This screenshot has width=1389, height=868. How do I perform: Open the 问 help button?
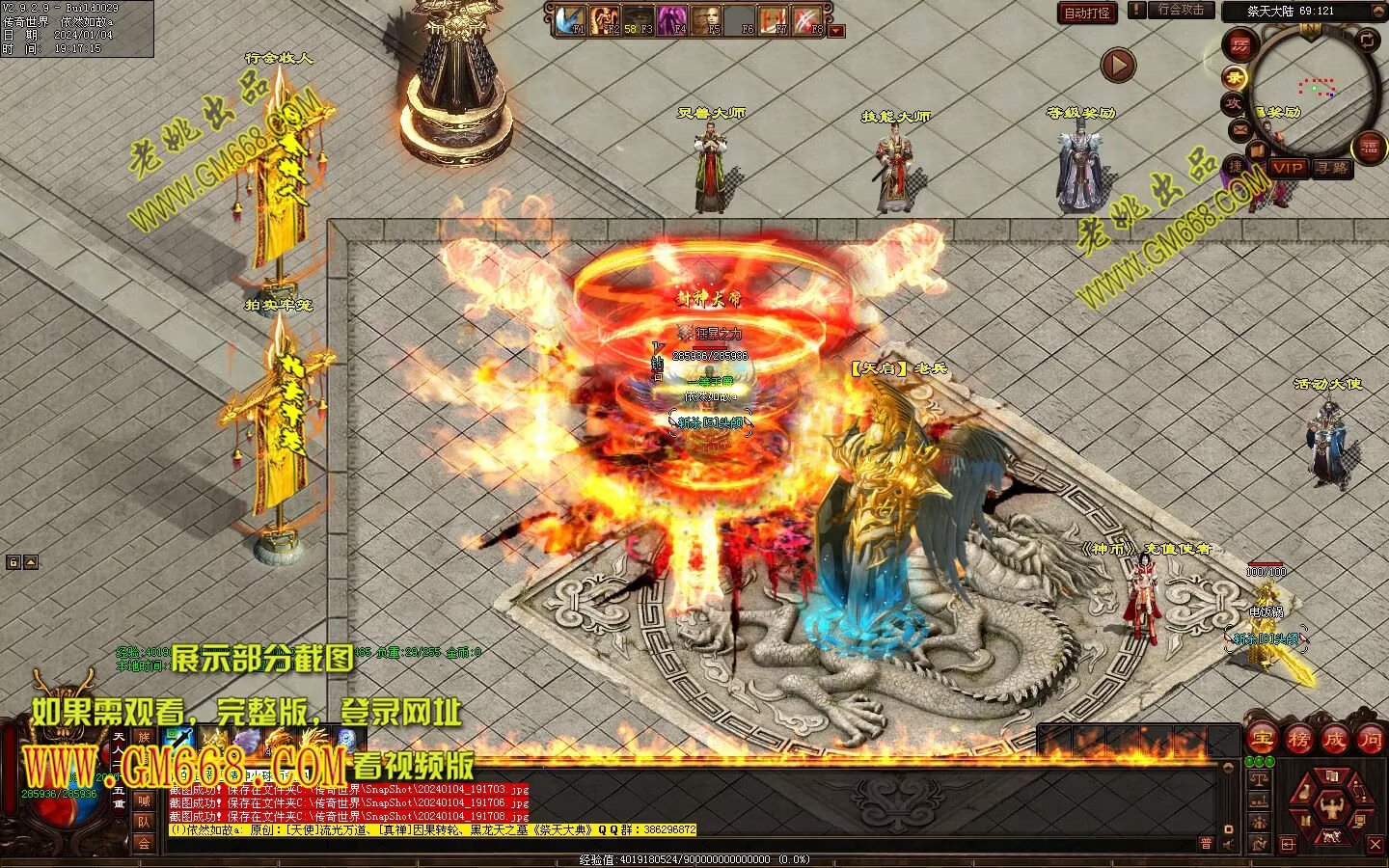pyautogui.click(x=1370, y=739)
